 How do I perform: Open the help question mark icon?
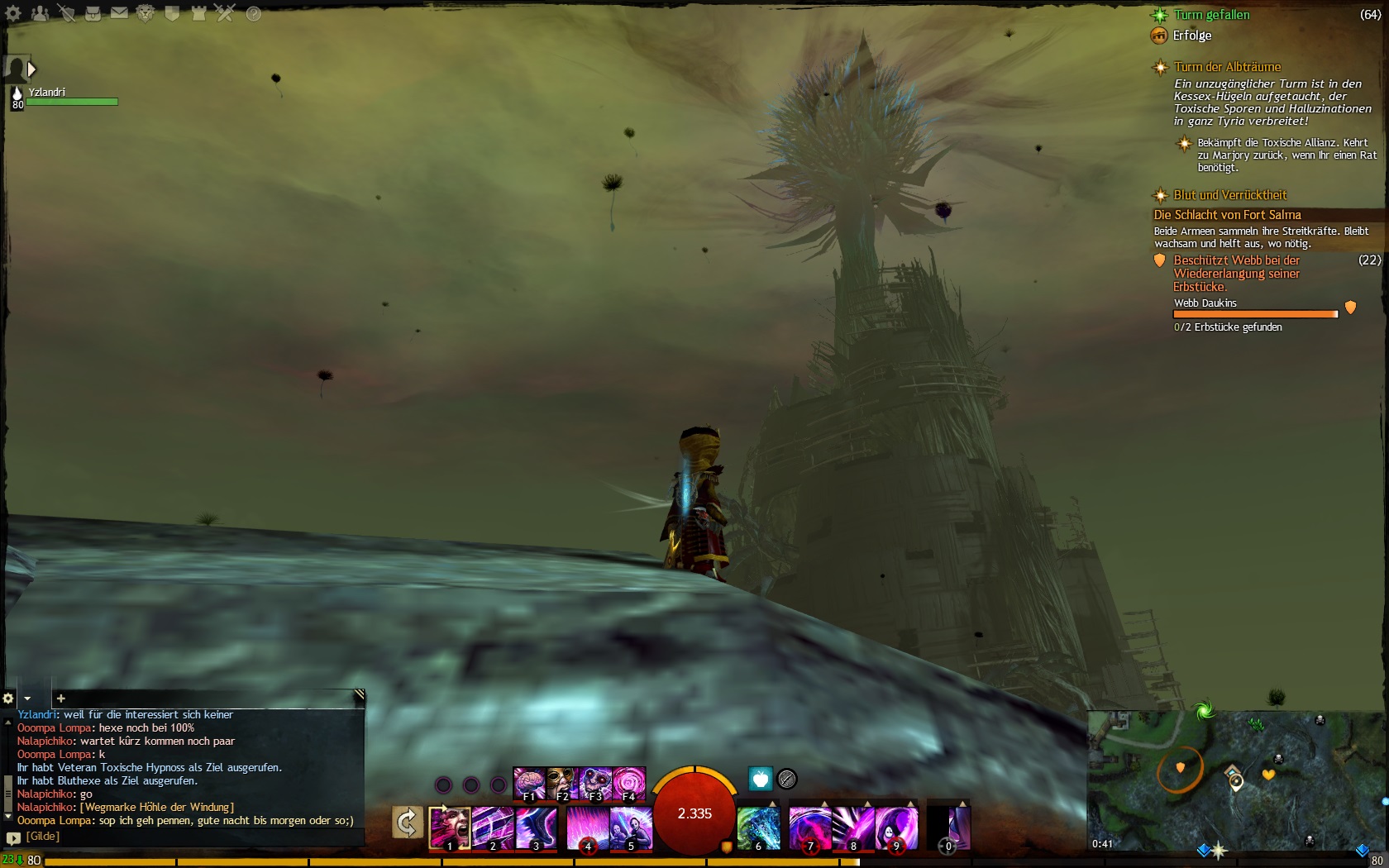click(x=253, y=13)
